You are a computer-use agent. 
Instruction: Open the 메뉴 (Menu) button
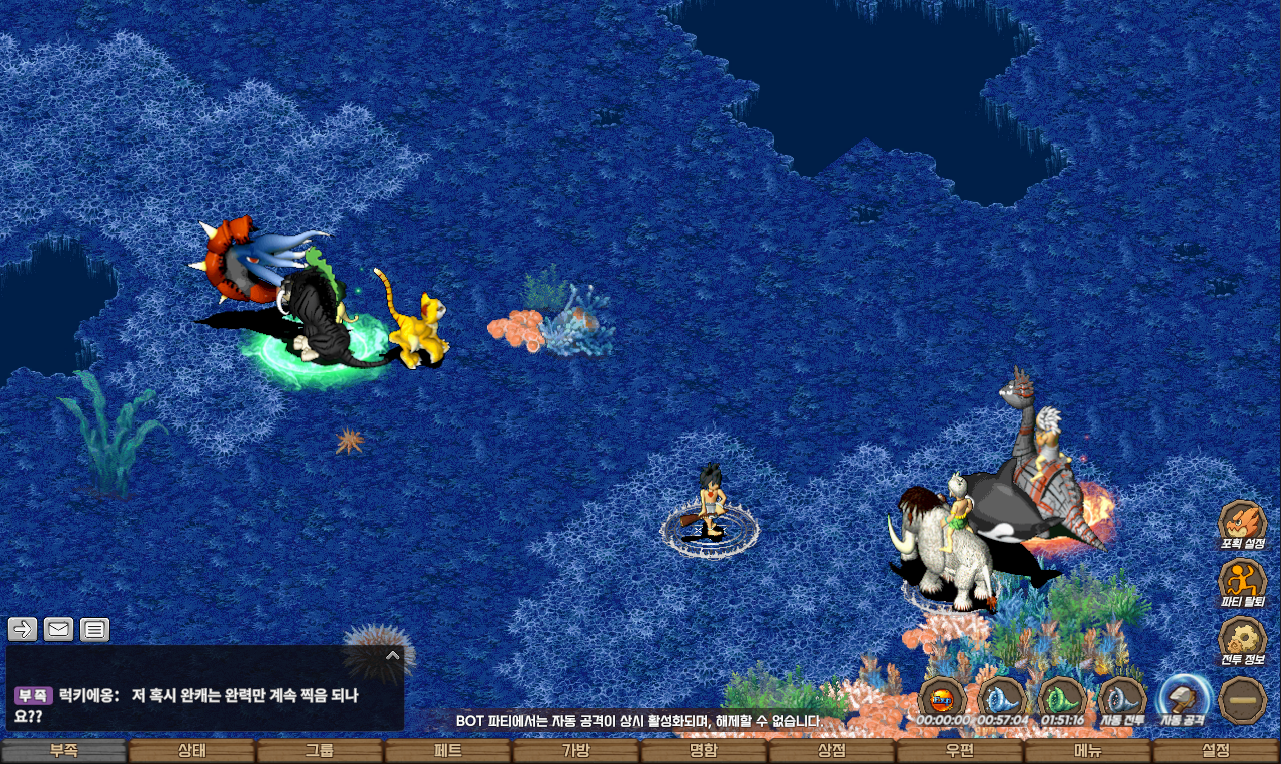[1088, 751]
